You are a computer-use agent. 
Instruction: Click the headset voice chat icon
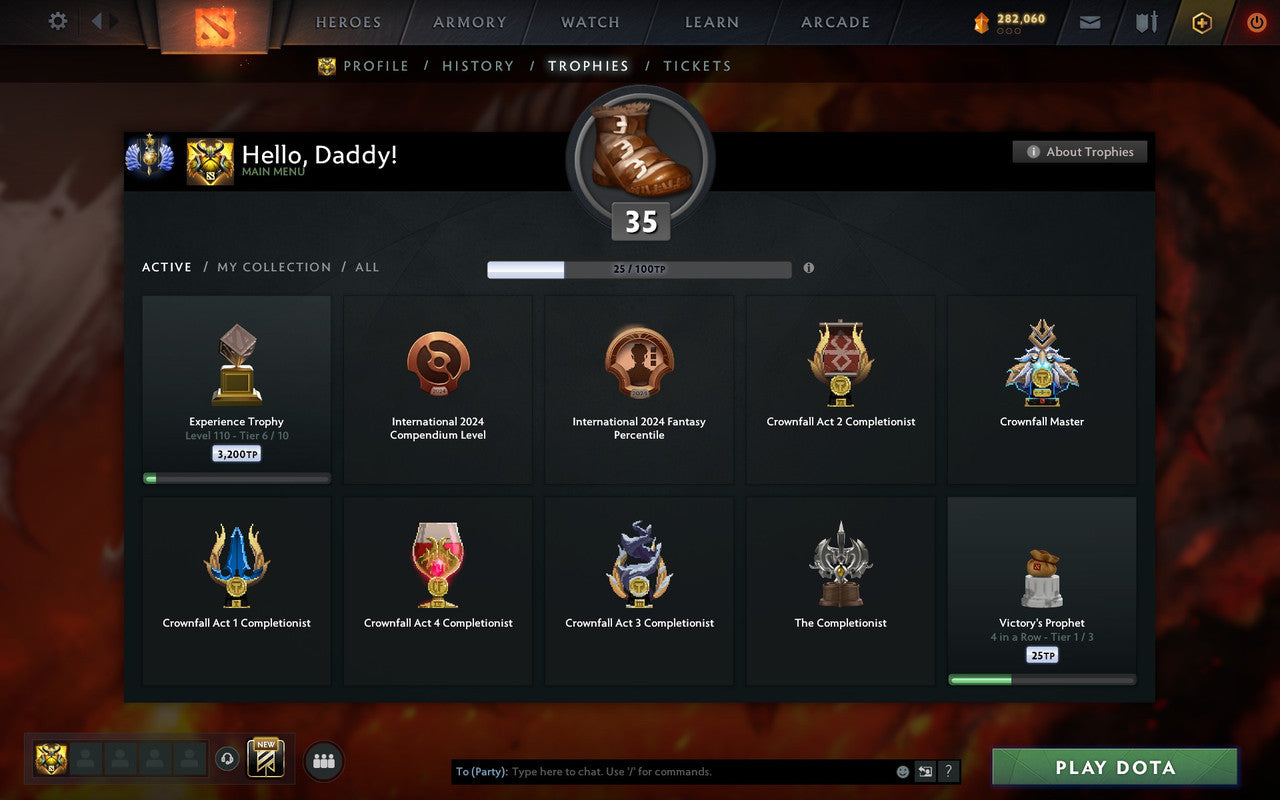click(229, 760)
